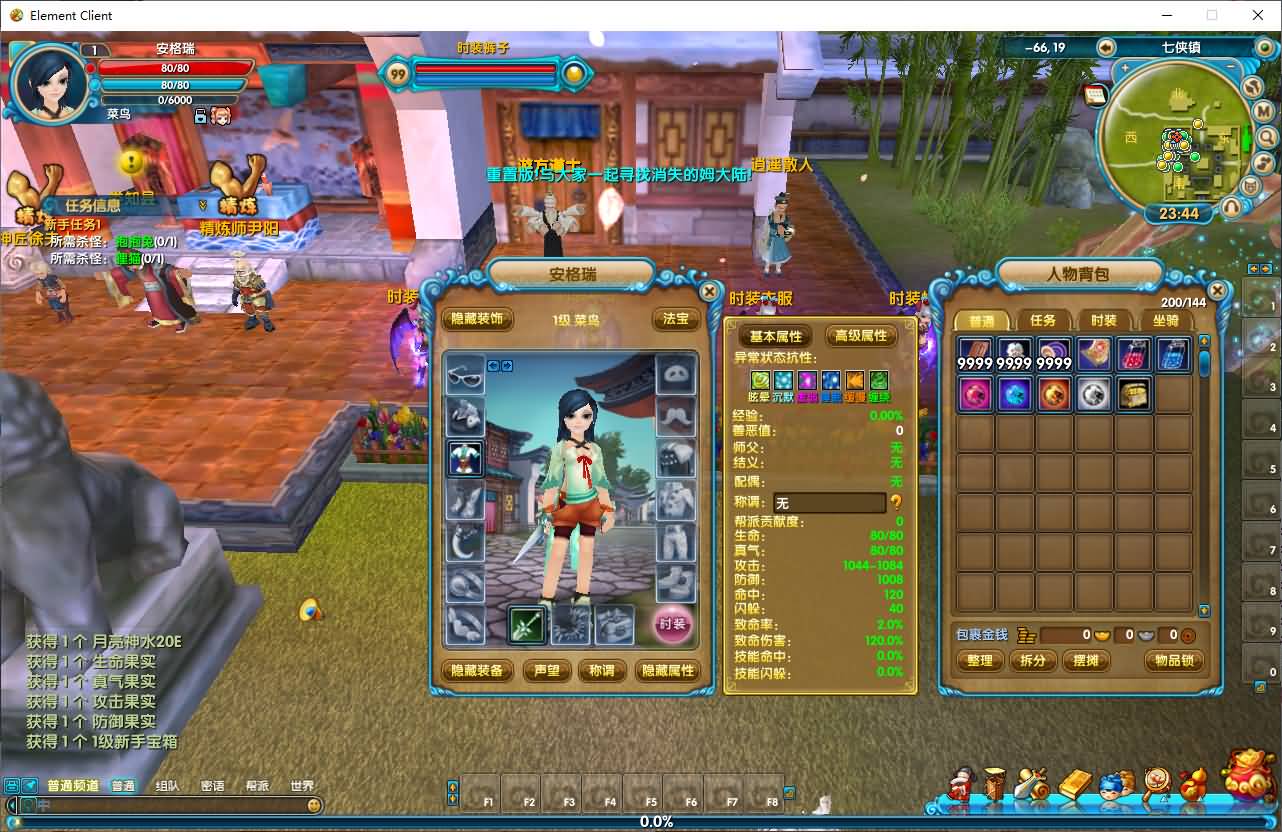Switch to the 坐骑 mount tab
Image resolution: width=1282 pixels, height=832 pixels.
click(x=1166, y=320)
